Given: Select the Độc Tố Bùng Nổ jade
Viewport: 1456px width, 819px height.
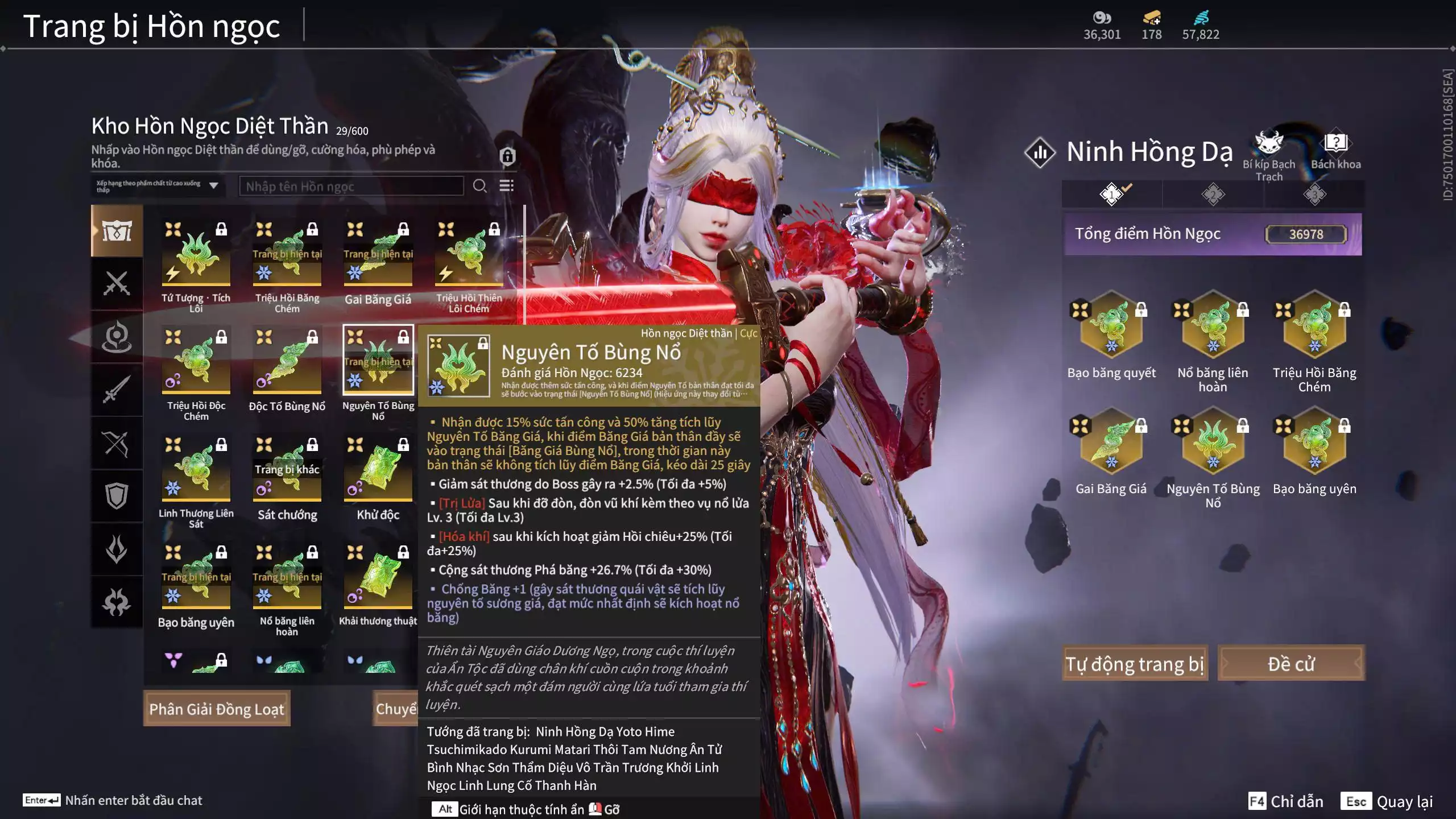Looking at the screenshot, I should point(287,362).
